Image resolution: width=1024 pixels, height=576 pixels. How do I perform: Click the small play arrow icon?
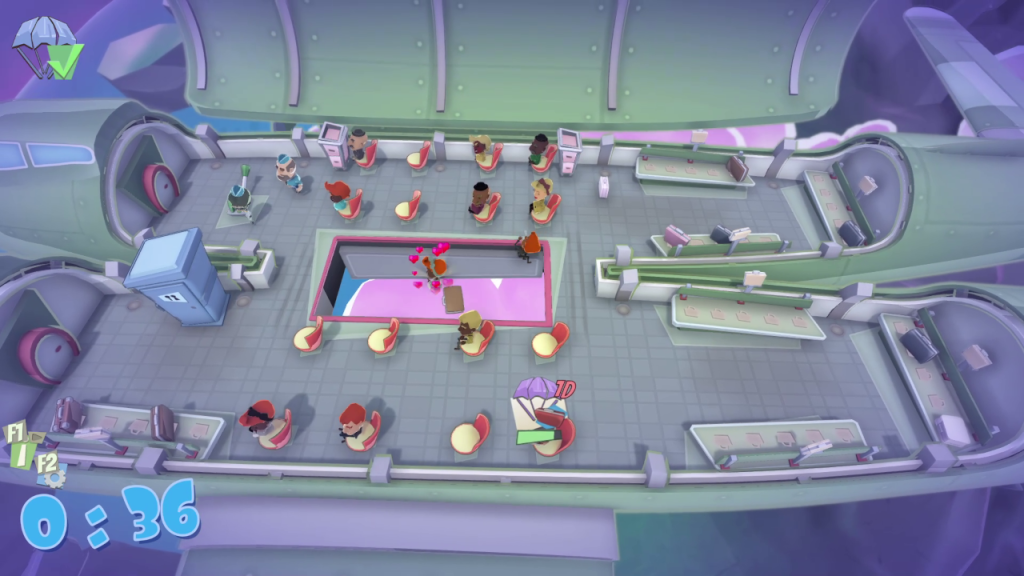coord(34,438)
